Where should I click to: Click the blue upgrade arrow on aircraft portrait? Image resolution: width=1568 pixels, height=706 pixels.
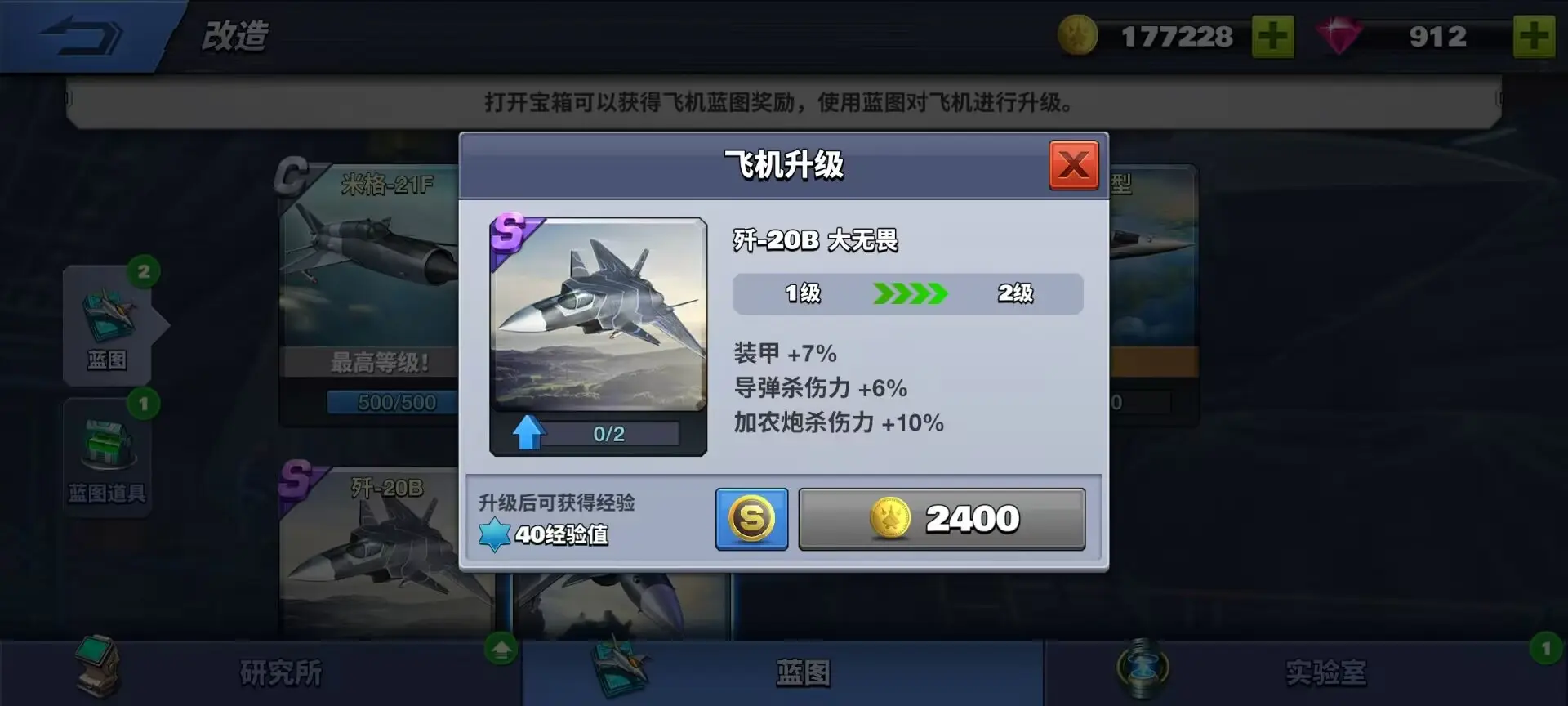click(528, 433)
